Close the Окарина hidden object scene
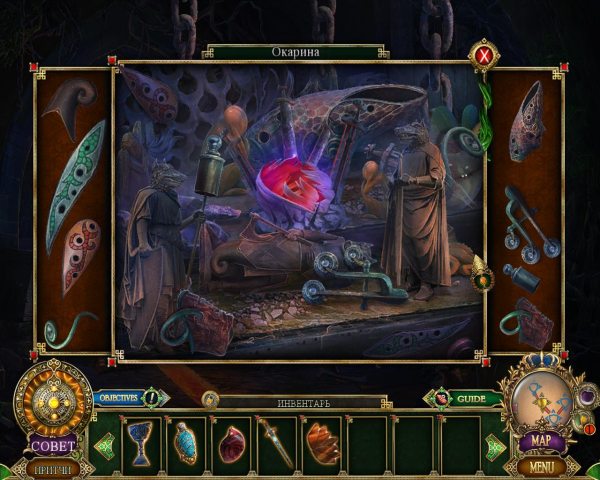 [x=485, y=56]
